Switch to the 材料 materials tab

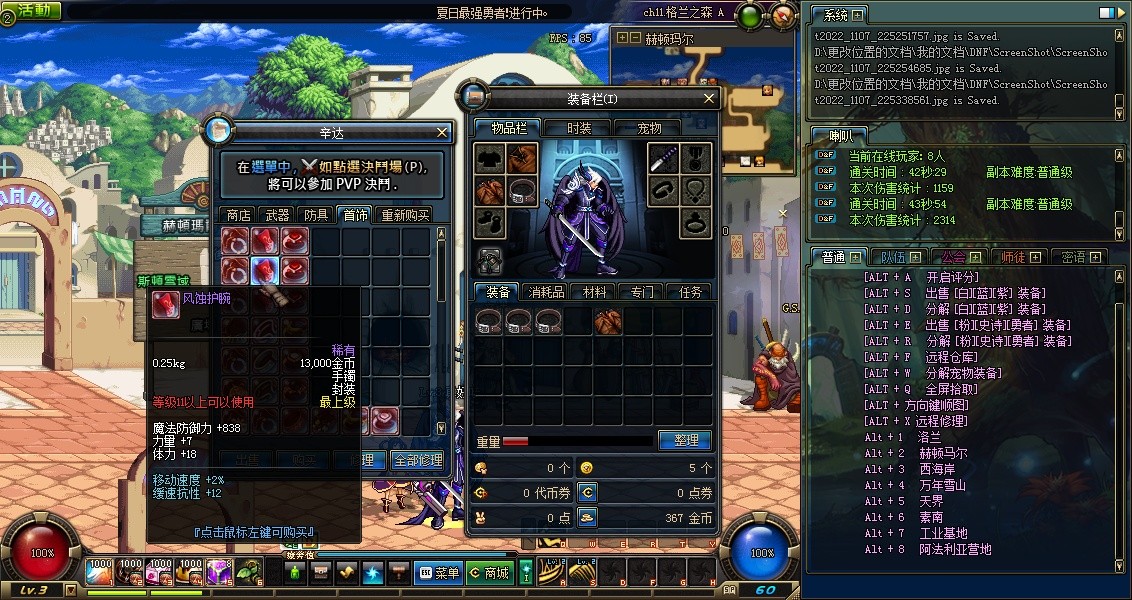(x=594, y=292)
